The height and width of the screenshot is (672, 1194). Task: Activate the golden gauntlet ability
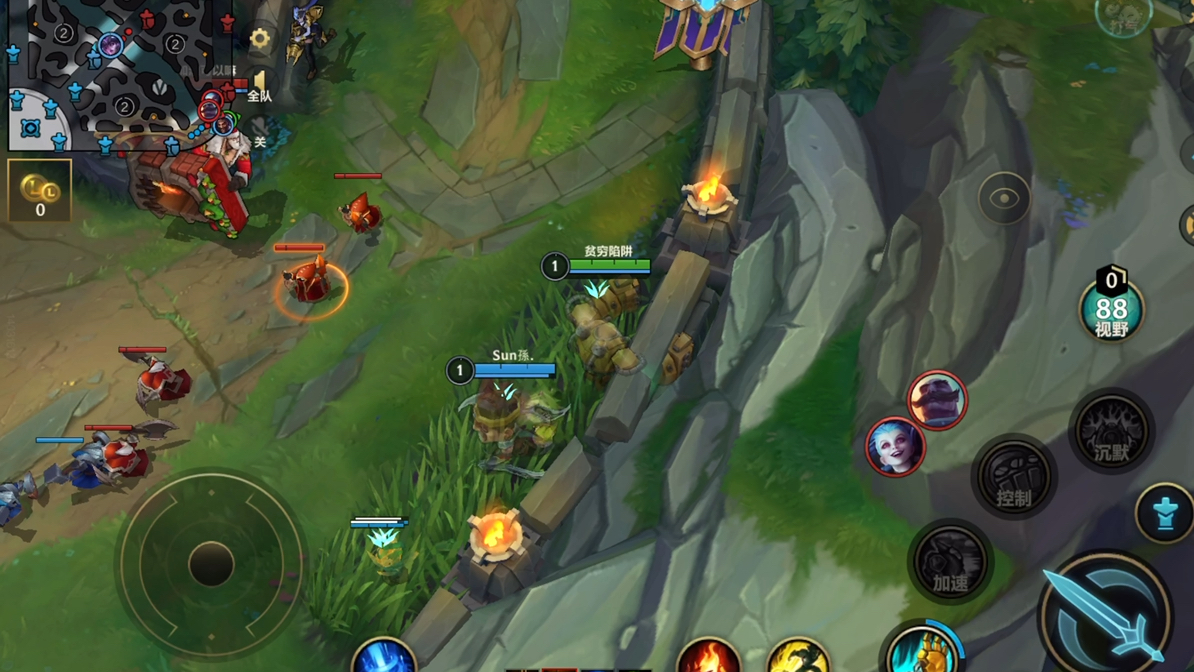tap(922, 650)
